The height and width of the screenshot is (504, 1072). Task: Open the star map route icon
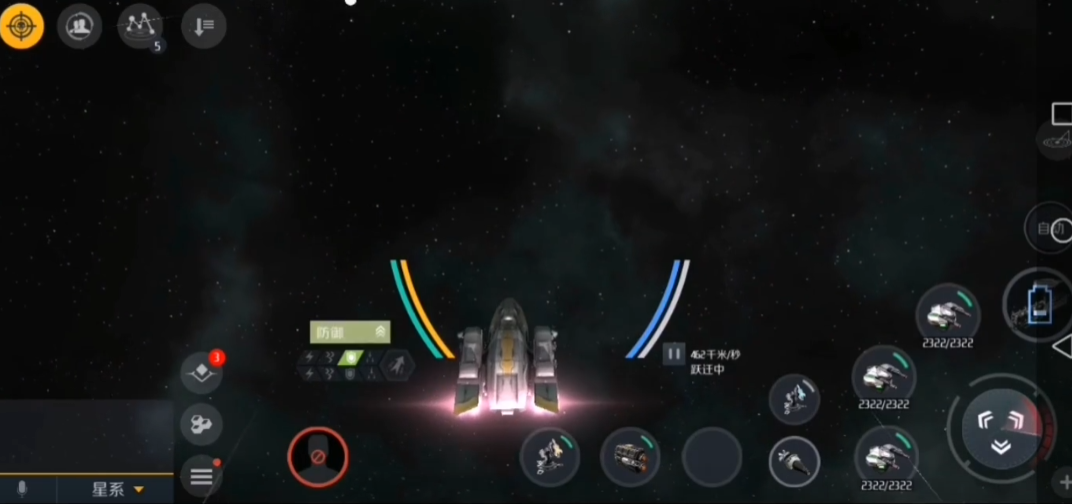[x=139, y=27]
